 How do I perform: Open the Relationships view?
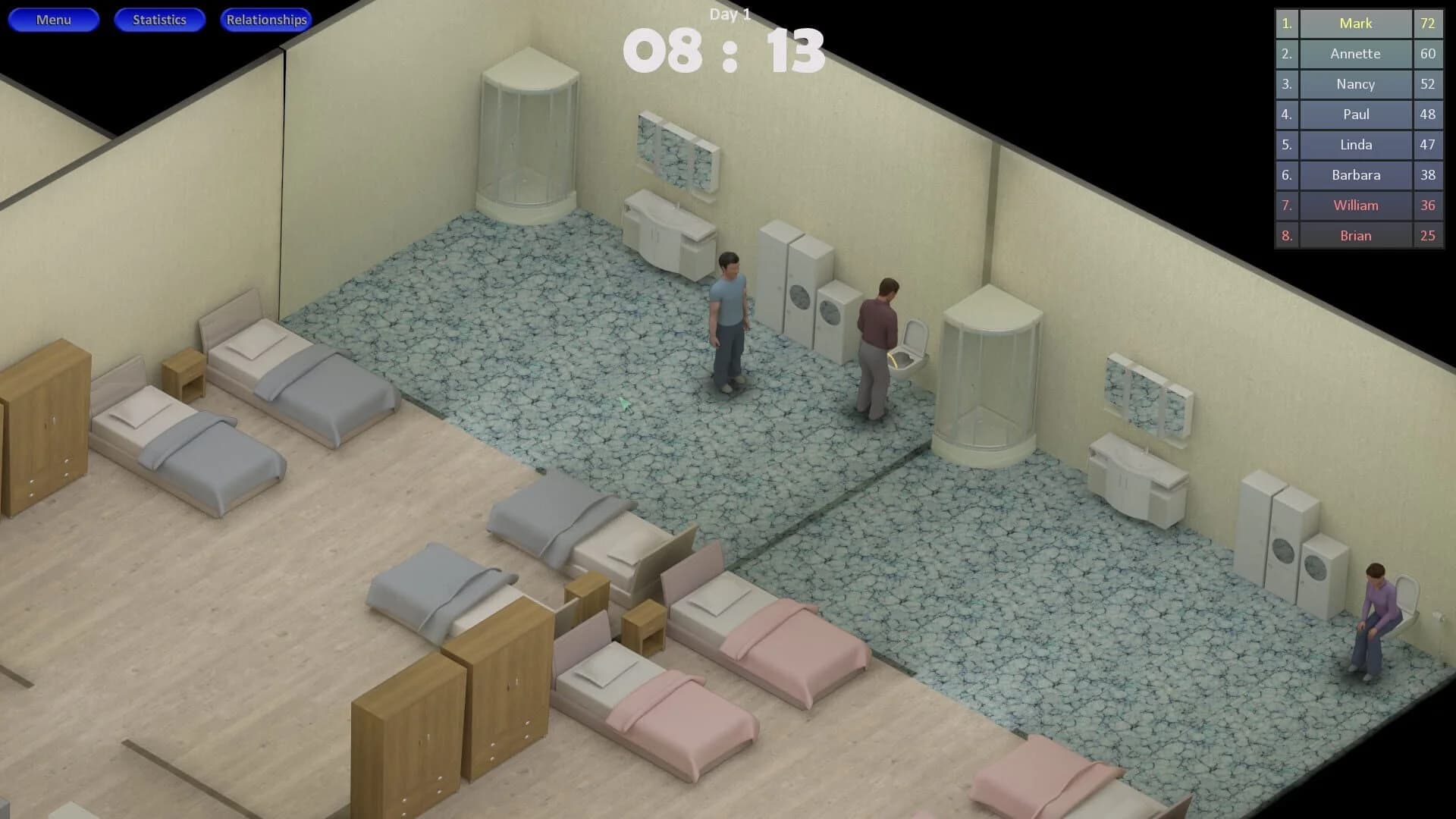click(266, 19)
